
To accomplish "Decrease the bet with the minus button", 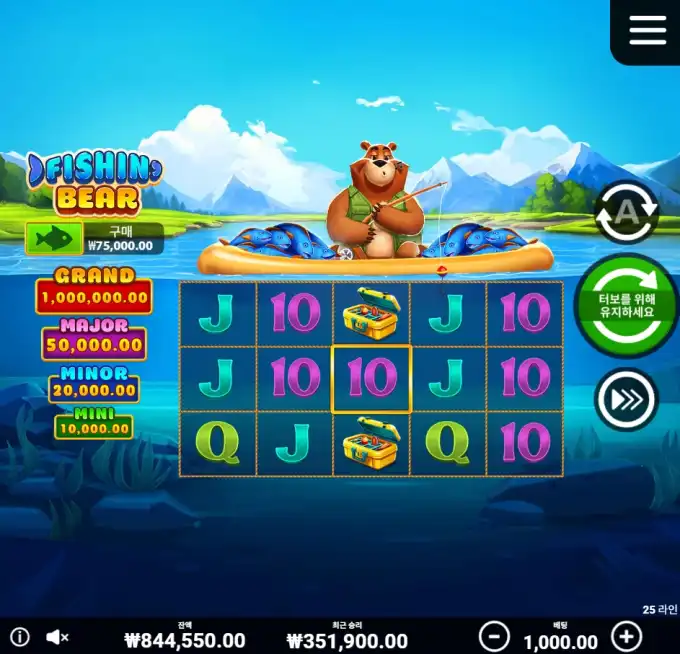I will 494,636.
